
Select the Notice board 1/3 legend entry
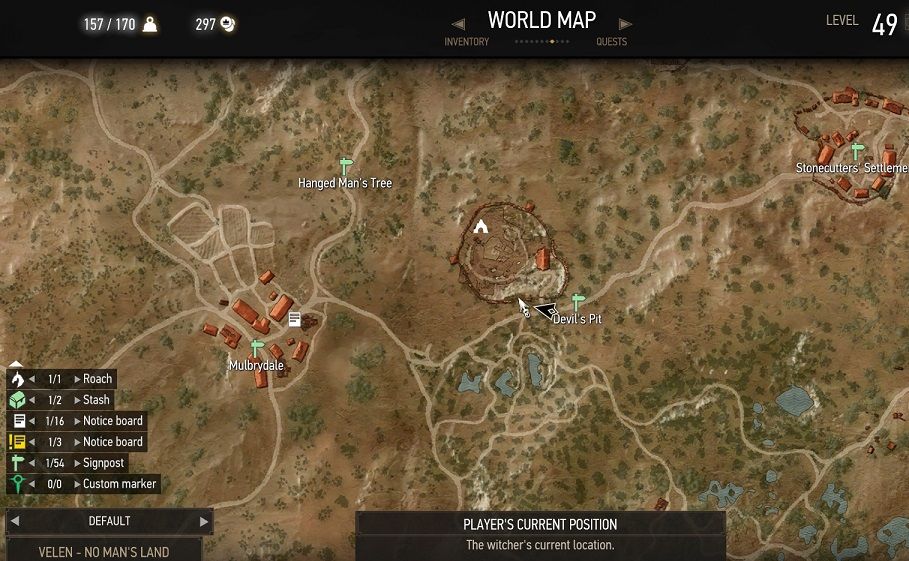point(112,442)
